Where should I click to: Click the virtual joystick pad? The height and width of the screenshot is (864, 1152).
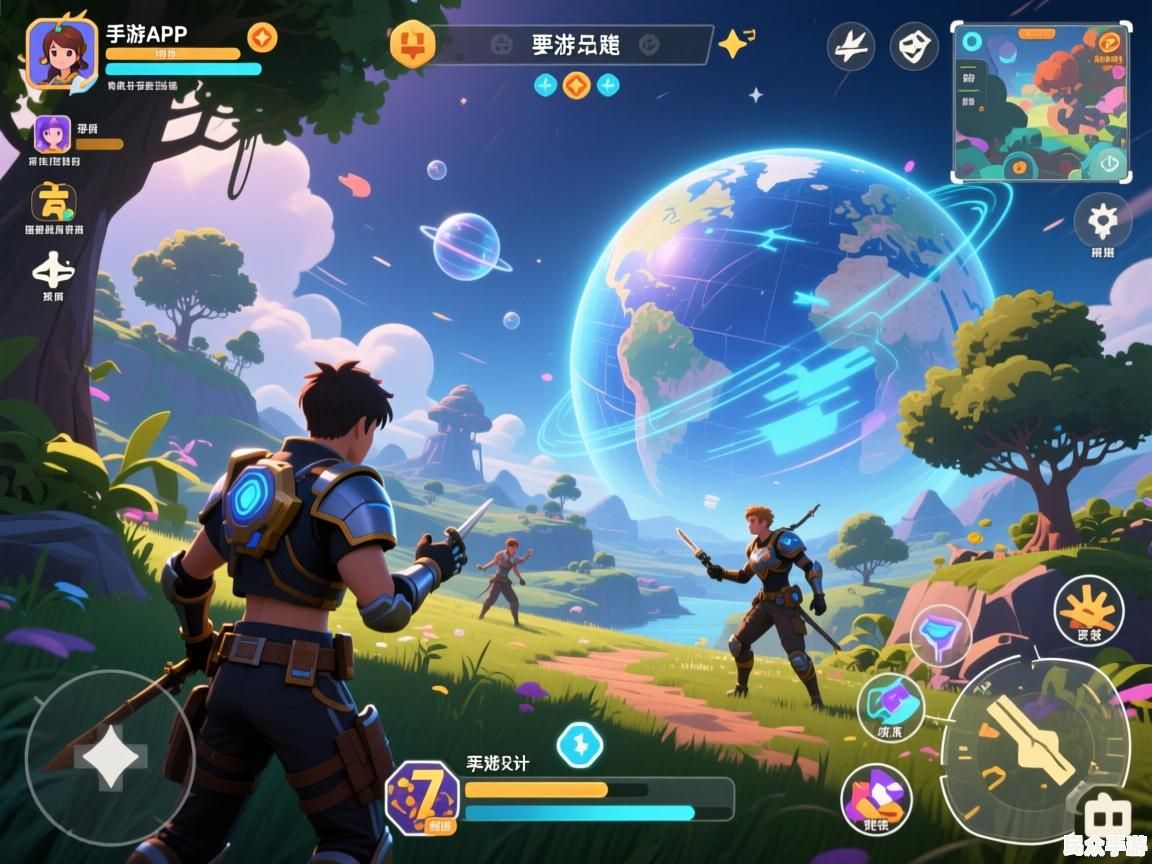[x=109, y=757]
